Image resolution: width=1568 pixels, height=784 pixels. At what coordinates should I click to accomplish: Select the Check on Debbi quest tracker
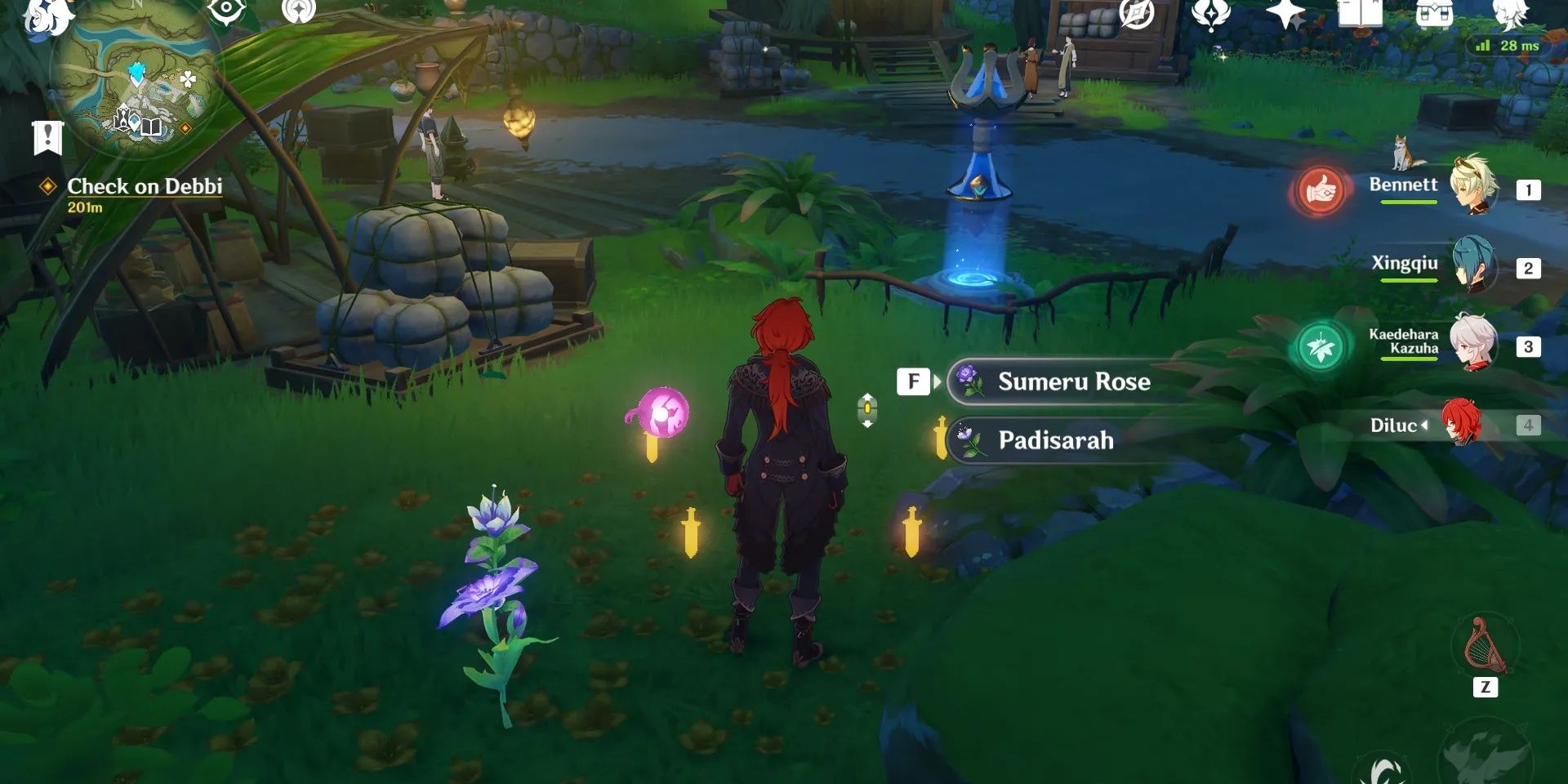click(144, 187)
